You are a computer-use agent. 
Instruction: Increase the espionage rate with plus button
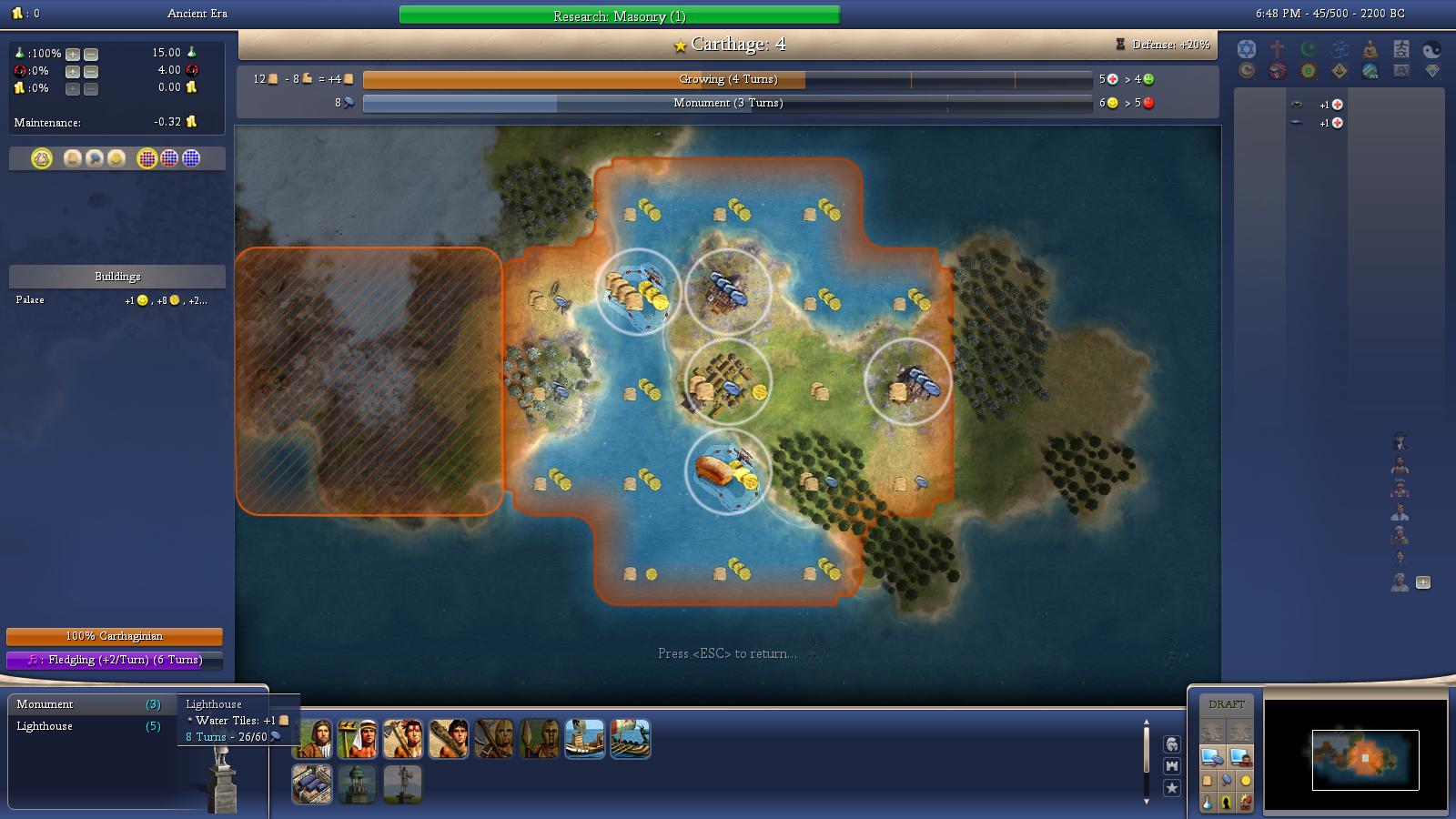73,71
